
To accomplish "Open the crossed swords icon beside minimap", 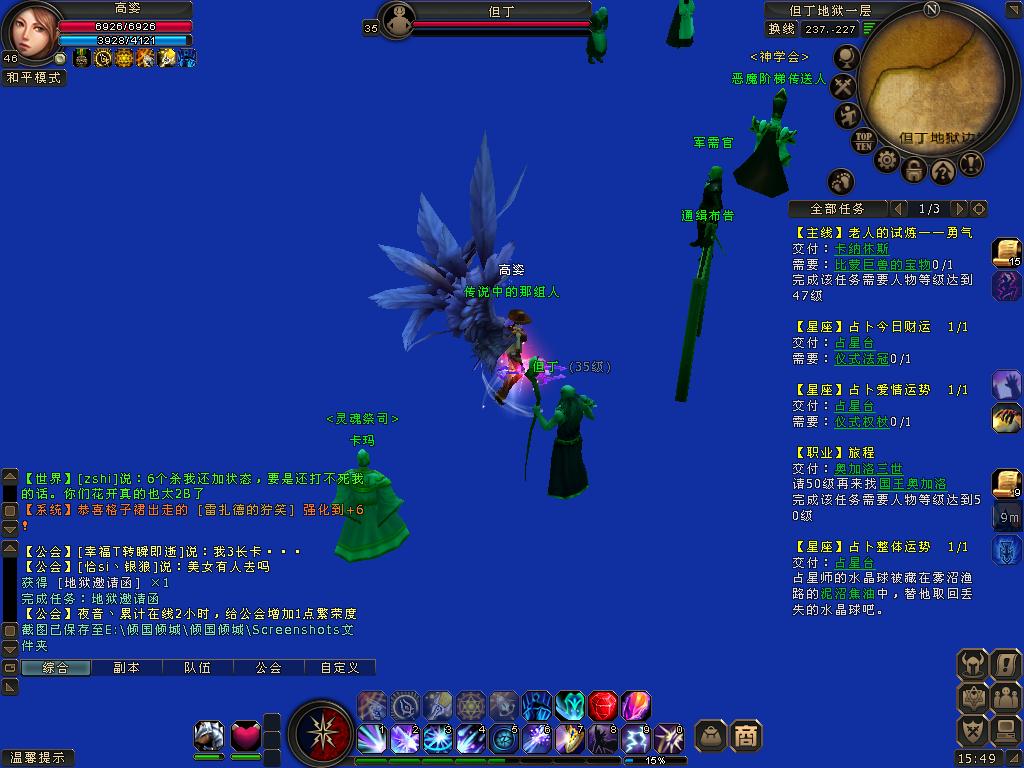I will coord(845,88).
